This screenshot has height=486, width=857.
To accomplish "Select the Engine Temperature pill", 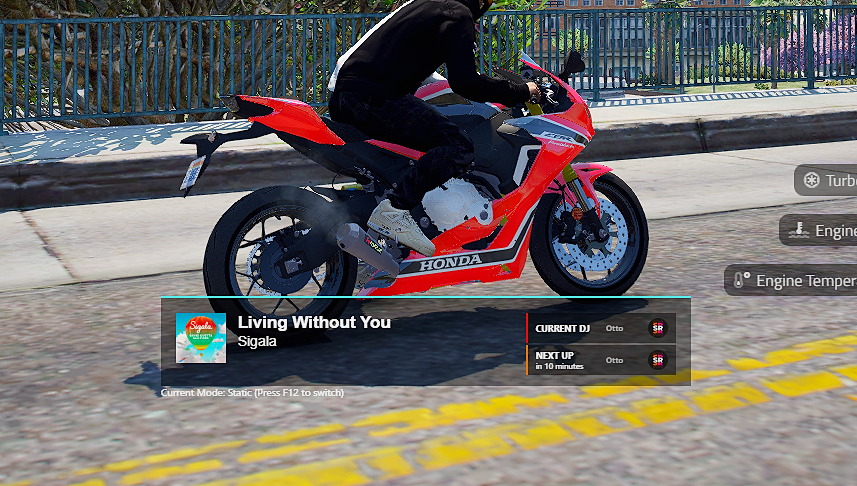I will [x=792, y=280].
